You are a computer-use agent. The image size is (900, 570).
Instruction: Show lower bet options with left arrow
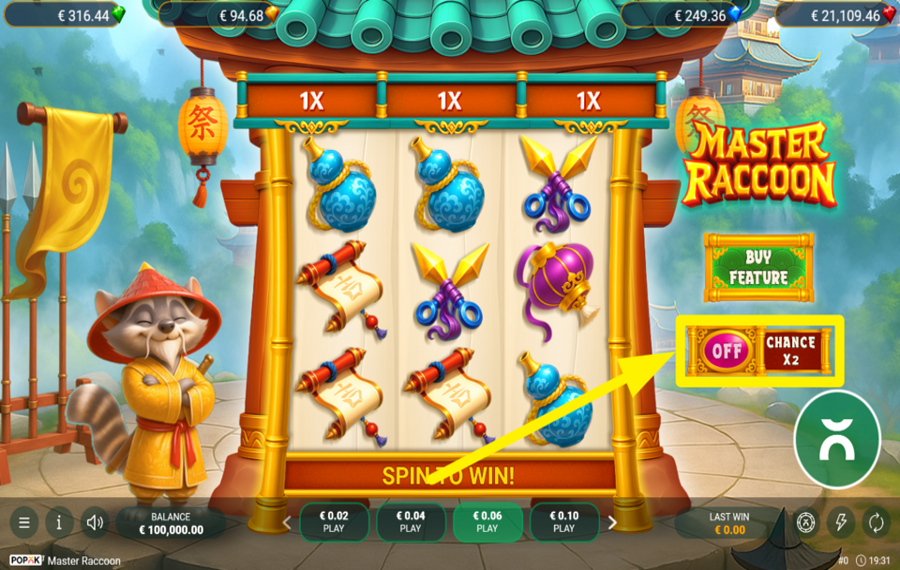[285, 522]
